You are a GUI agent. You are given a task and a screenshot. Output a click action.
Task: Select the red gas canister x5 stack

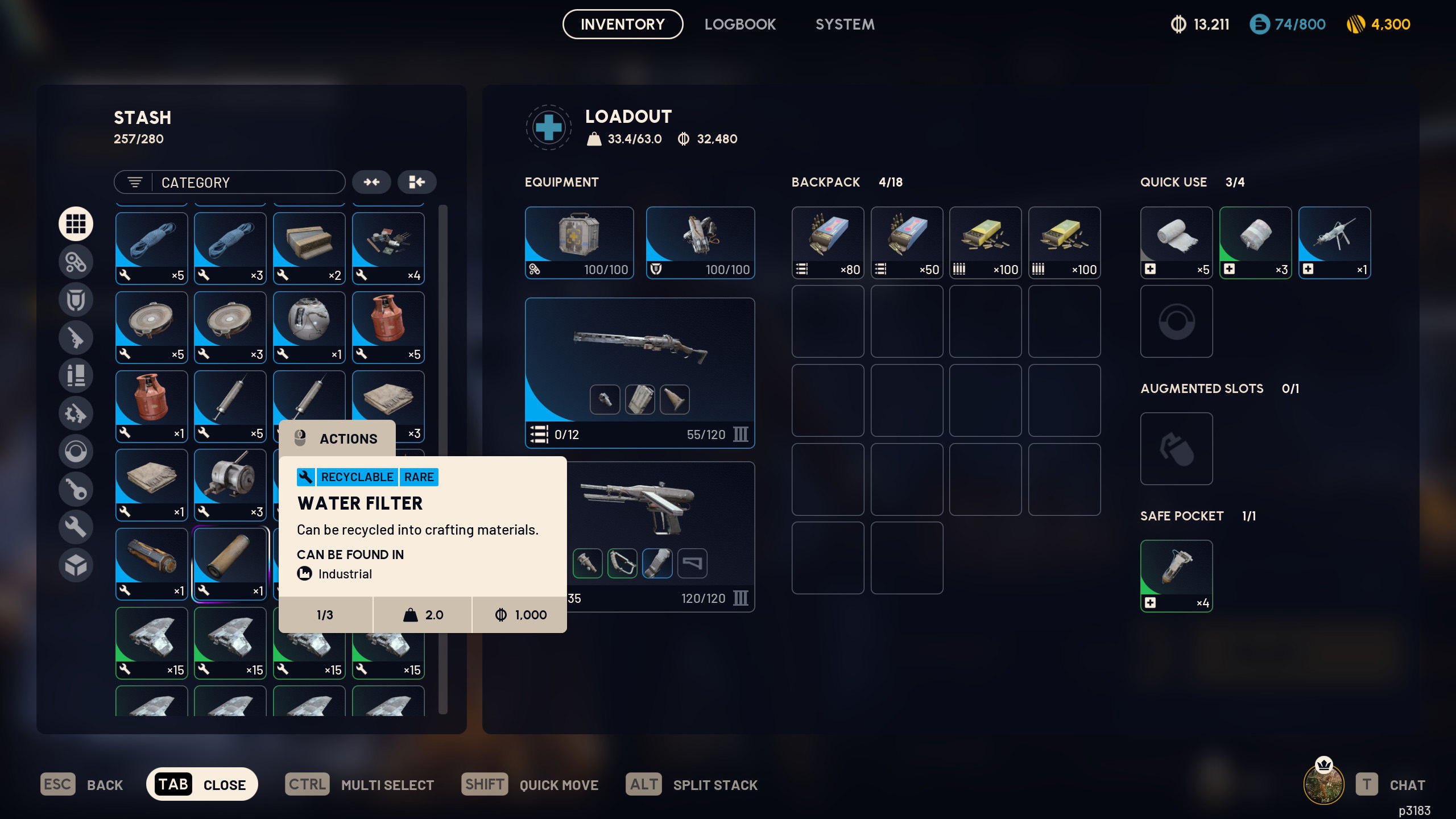pyautogui.click(x=388, y=327)
